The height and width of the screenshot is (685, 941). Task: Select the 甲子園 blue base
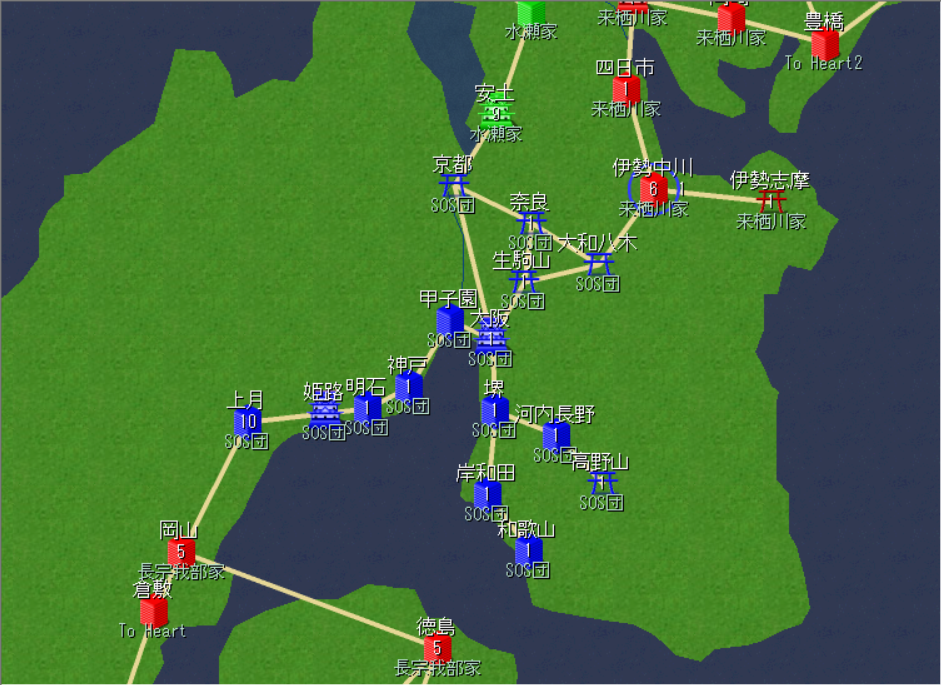click(x=450, y=320)
